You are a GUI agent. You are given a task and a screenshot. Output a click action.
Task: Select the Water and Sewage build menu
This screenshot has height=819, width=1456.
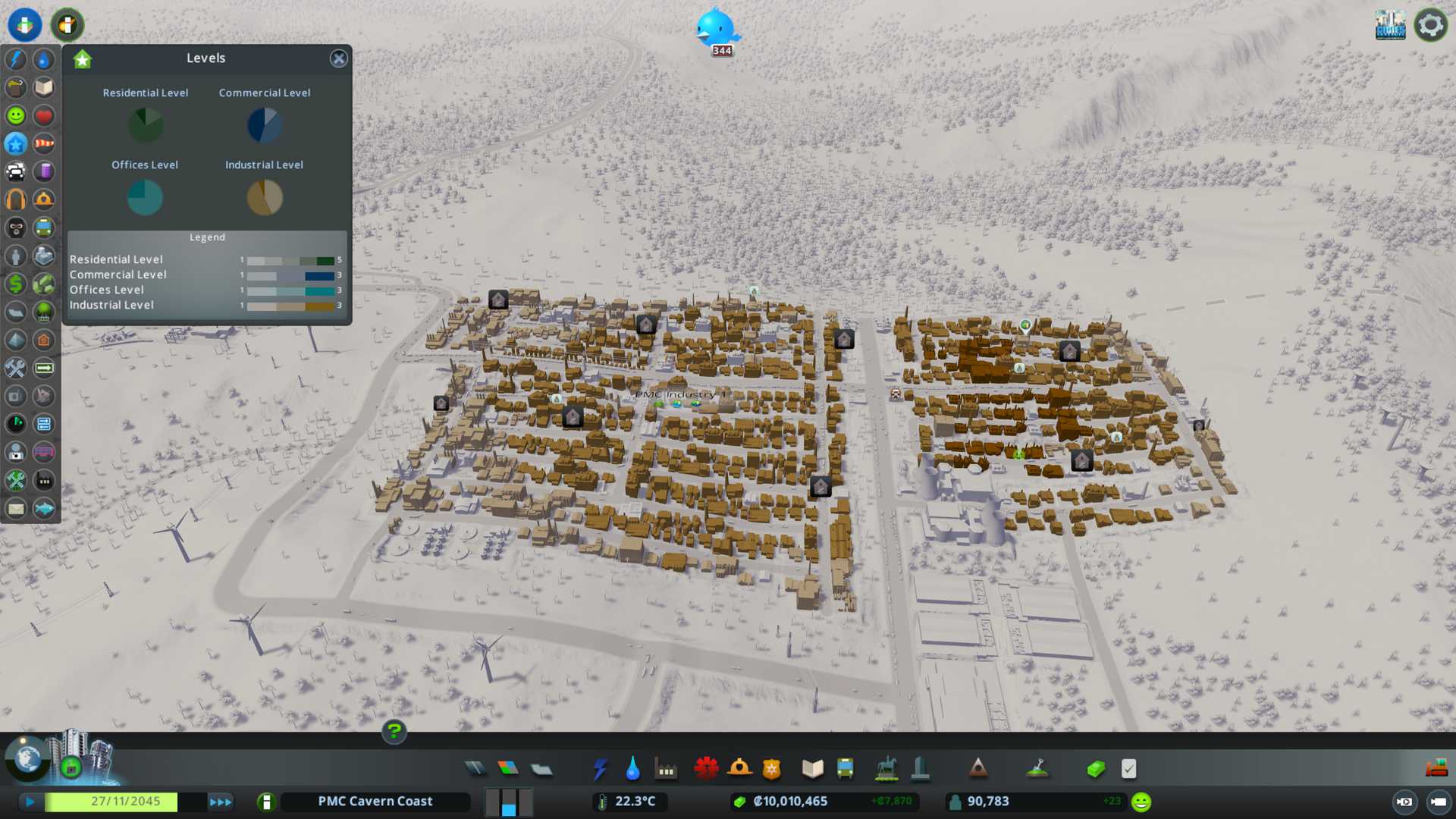coord(632,769)
